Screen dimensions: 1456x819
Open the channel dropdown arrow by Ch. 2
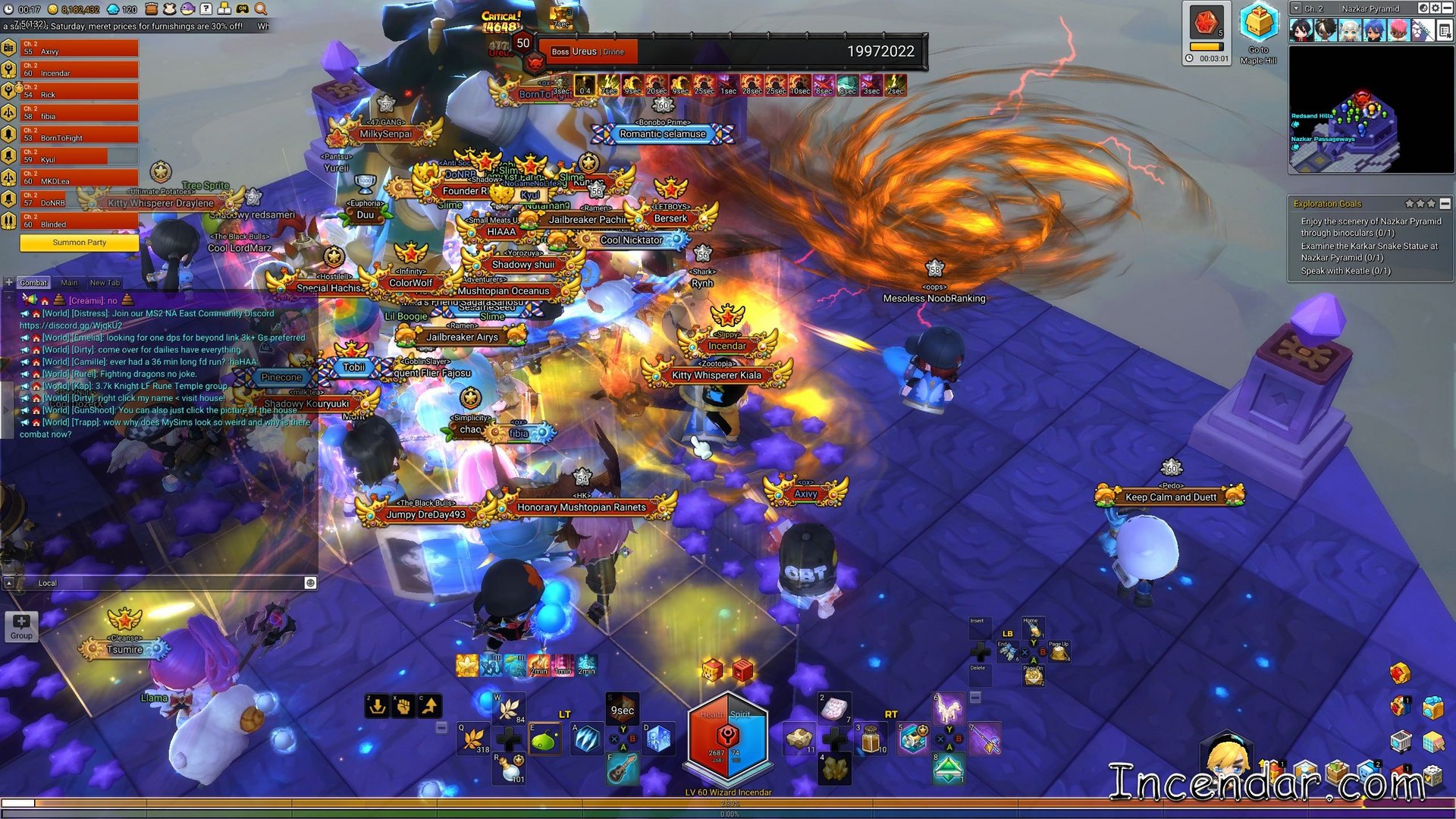pyautogui.click(x=1296, y=8)
